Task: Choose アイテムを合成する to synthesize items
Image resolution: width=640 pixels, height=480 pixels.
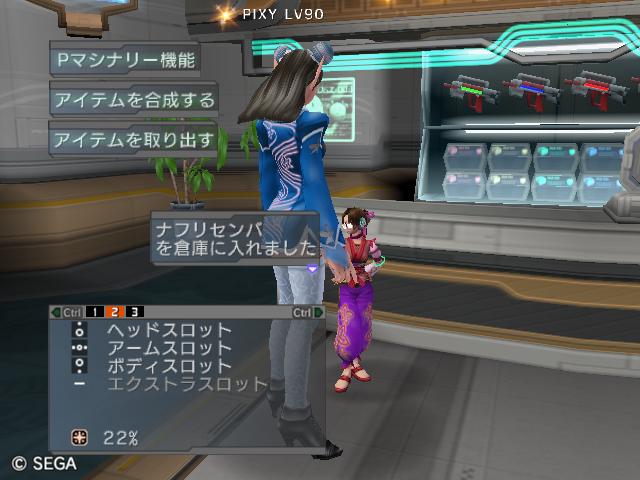Action: click(134, 99)
